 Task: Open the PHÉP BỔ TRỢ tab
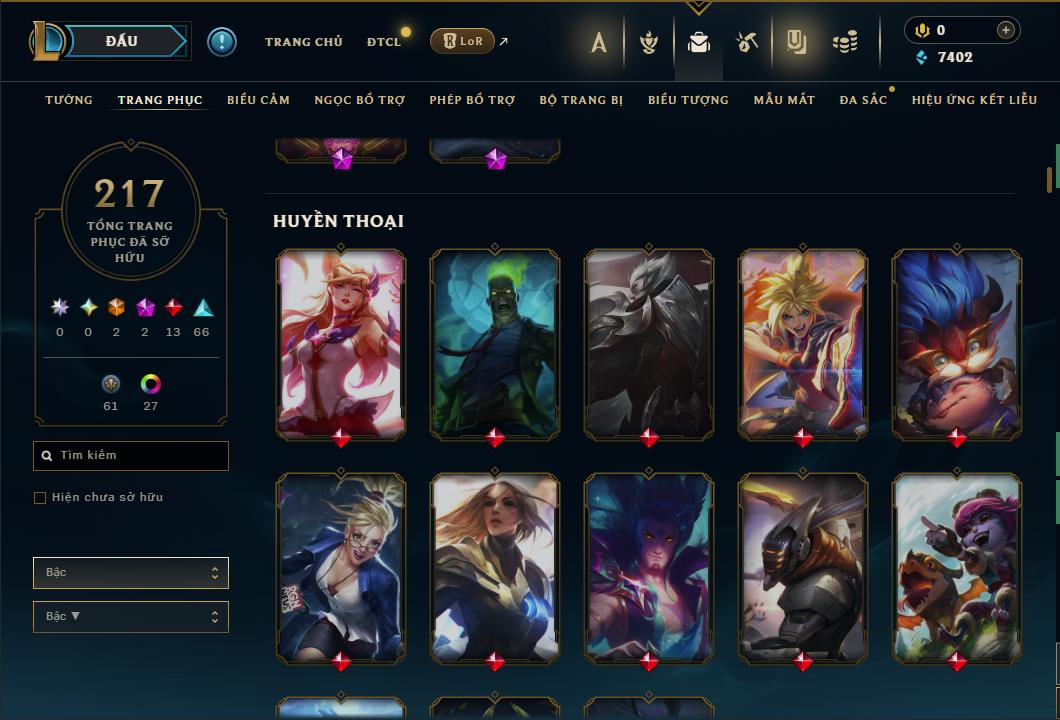click(472, 100)
